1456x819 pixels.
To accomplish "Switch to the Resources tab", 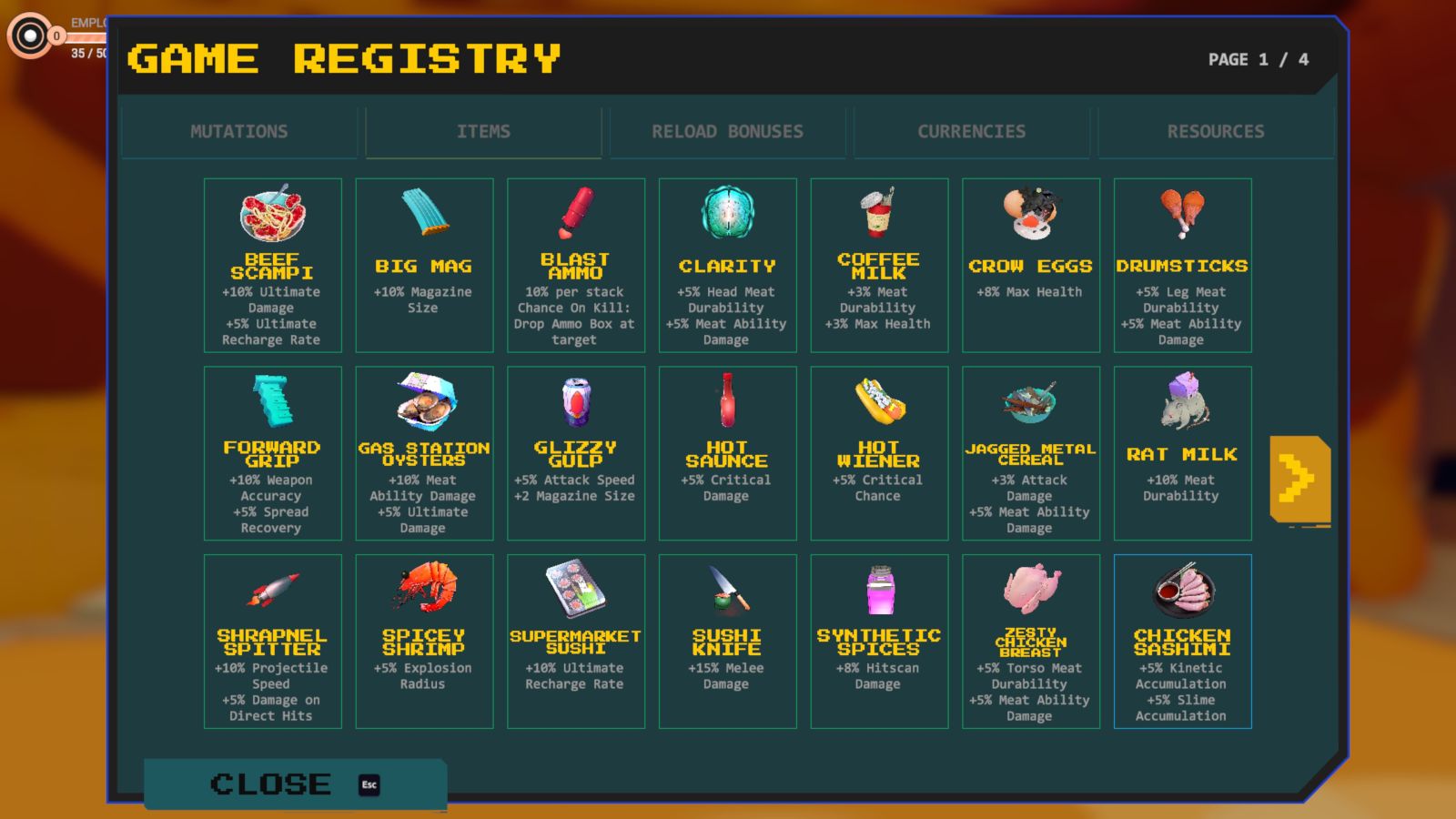I will click(x=1215, y=132).
